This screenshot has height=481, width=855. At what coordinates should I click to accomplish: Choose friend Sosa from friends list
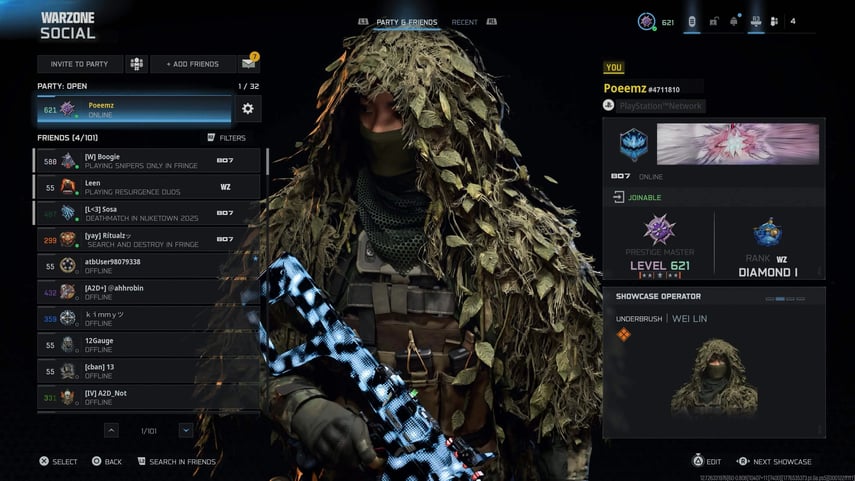[147, 212]
